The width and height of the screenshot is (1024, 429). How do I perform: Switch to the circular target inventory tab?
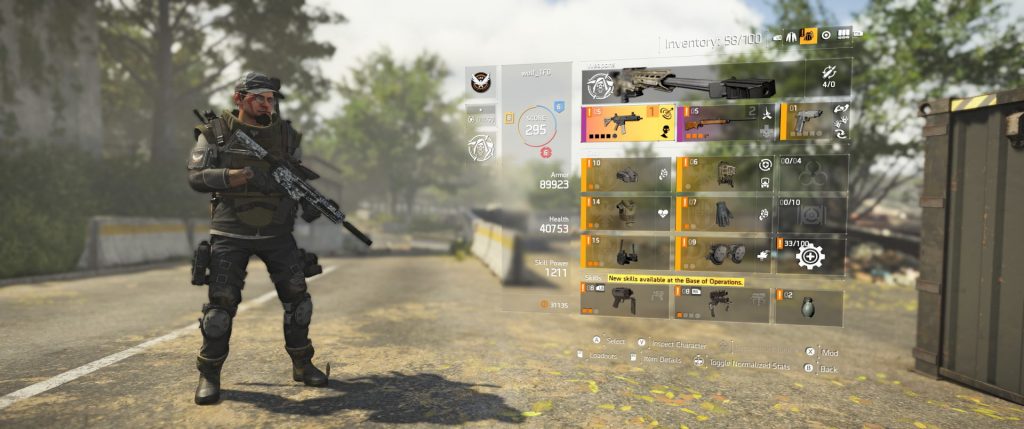click(x=826, y=35)
